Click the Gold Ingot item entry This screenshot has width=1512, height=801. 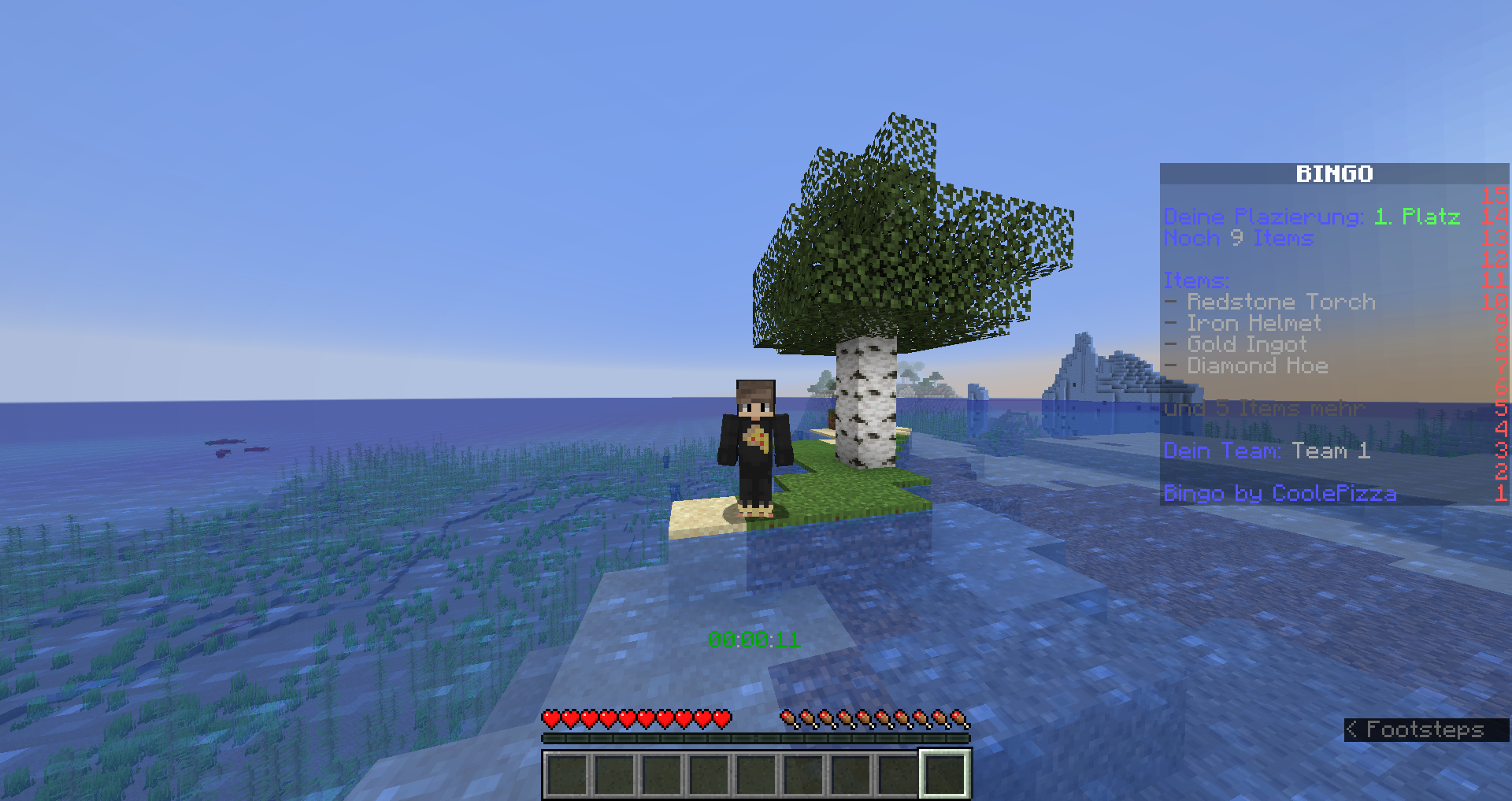[1246, 344]
